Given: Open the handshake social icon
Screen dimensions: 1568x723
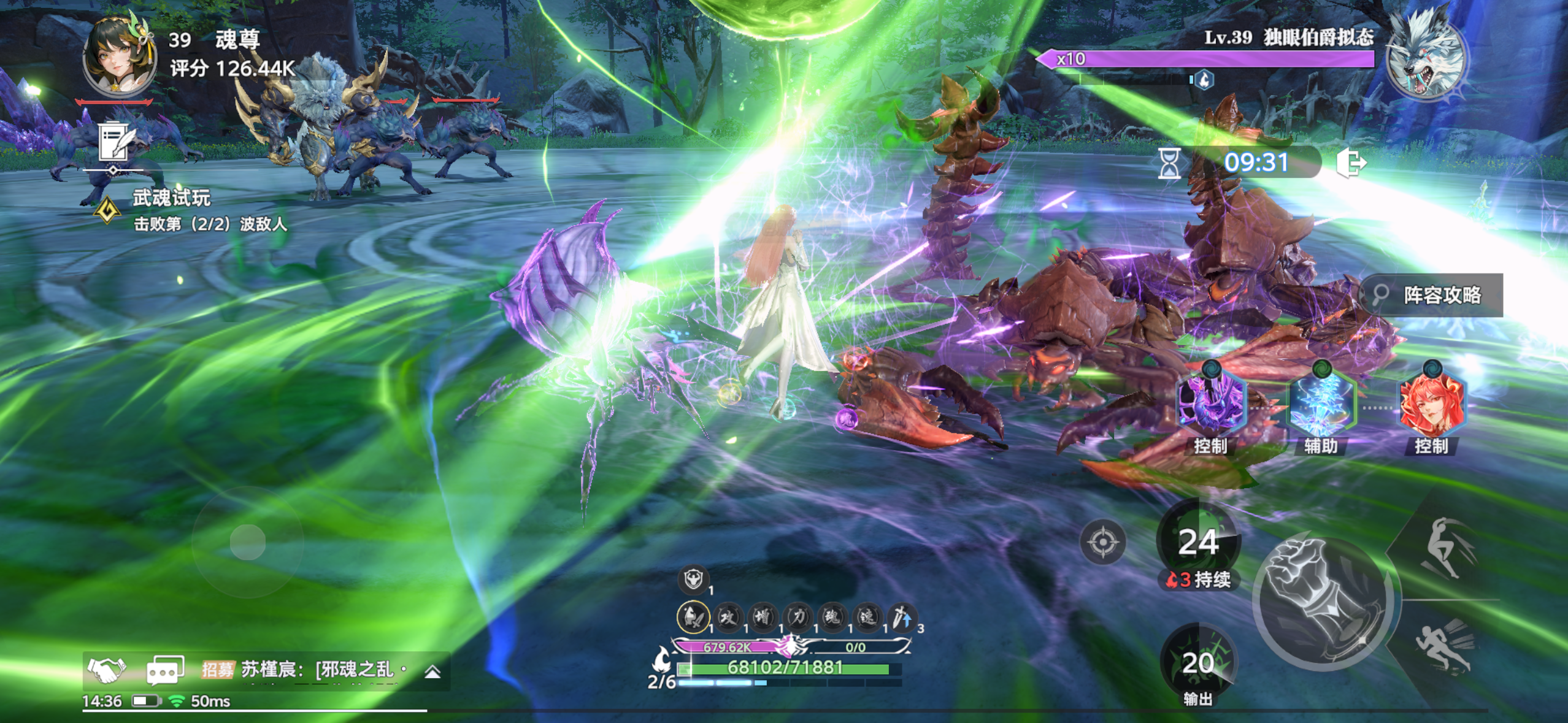Looking at the screenshot, I should point(107,670).
